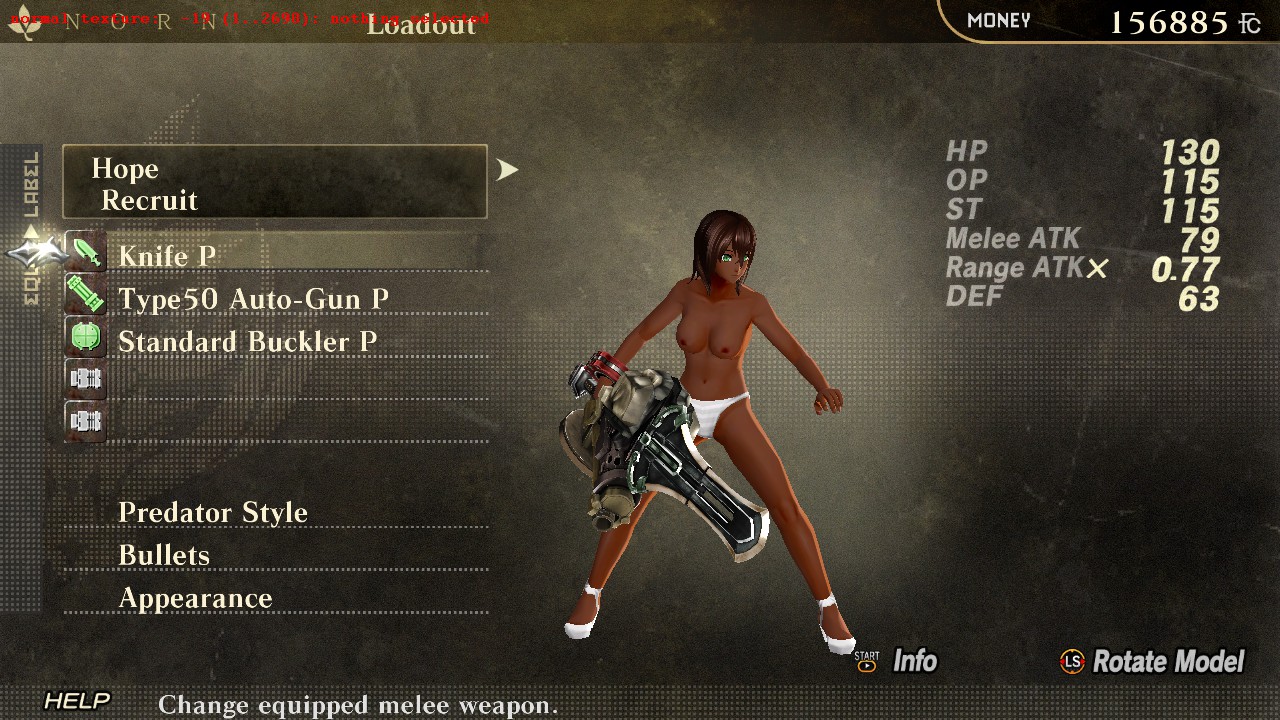Viewport: 1280px width, 720px height.
Task: Select the Hope Recruit loadout label
Action: click(x=274, y=182)
